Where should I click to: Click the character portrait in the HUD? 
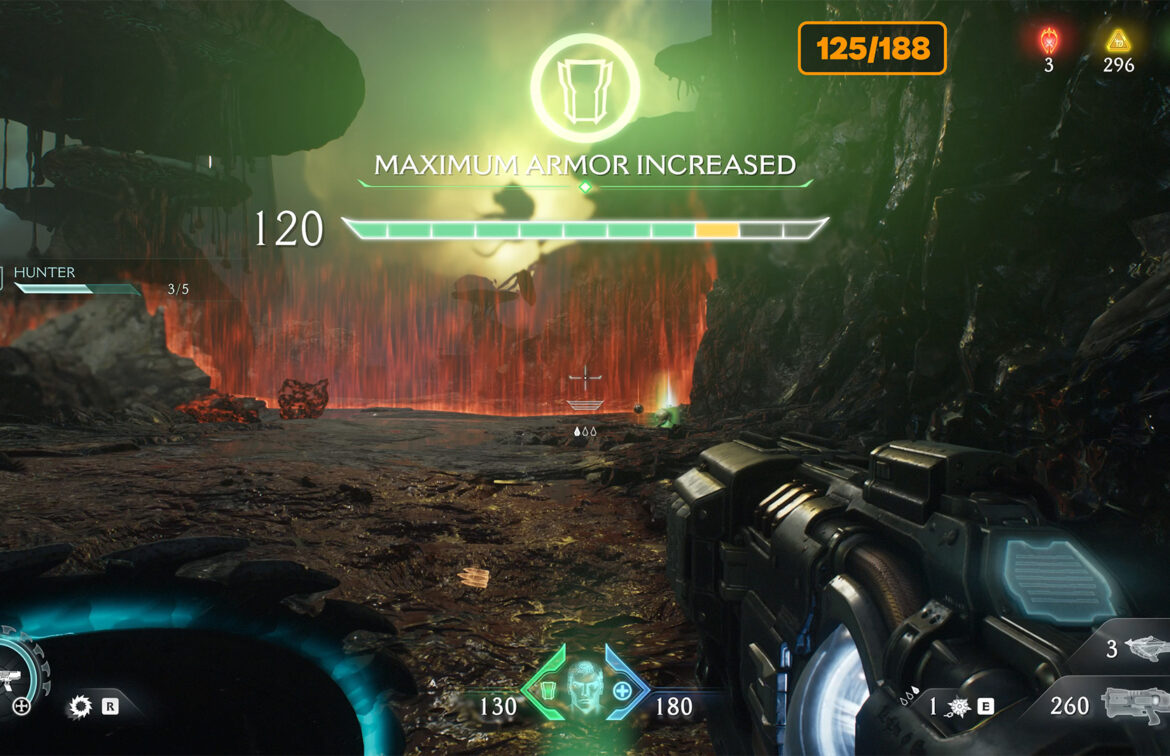coord(584,686)
